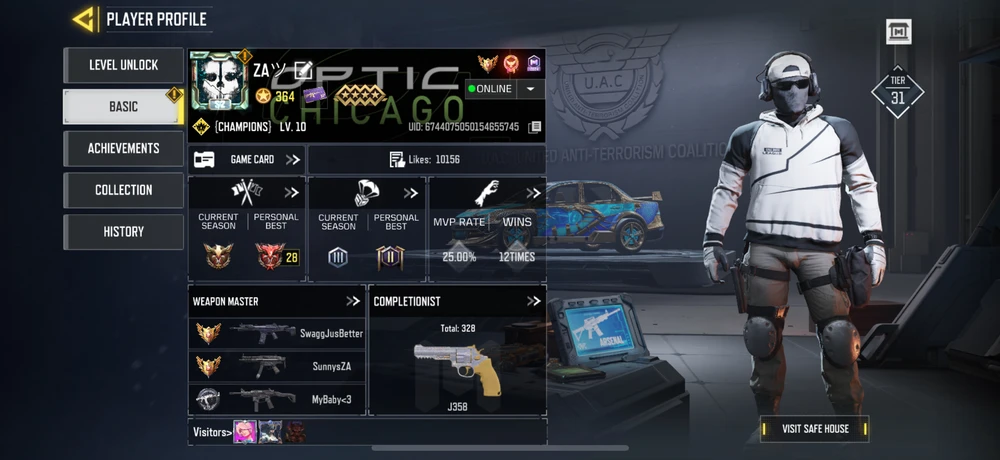Expand the multiplayer ranked stats panel
1000x460 pixels.
tap(291, 193)
